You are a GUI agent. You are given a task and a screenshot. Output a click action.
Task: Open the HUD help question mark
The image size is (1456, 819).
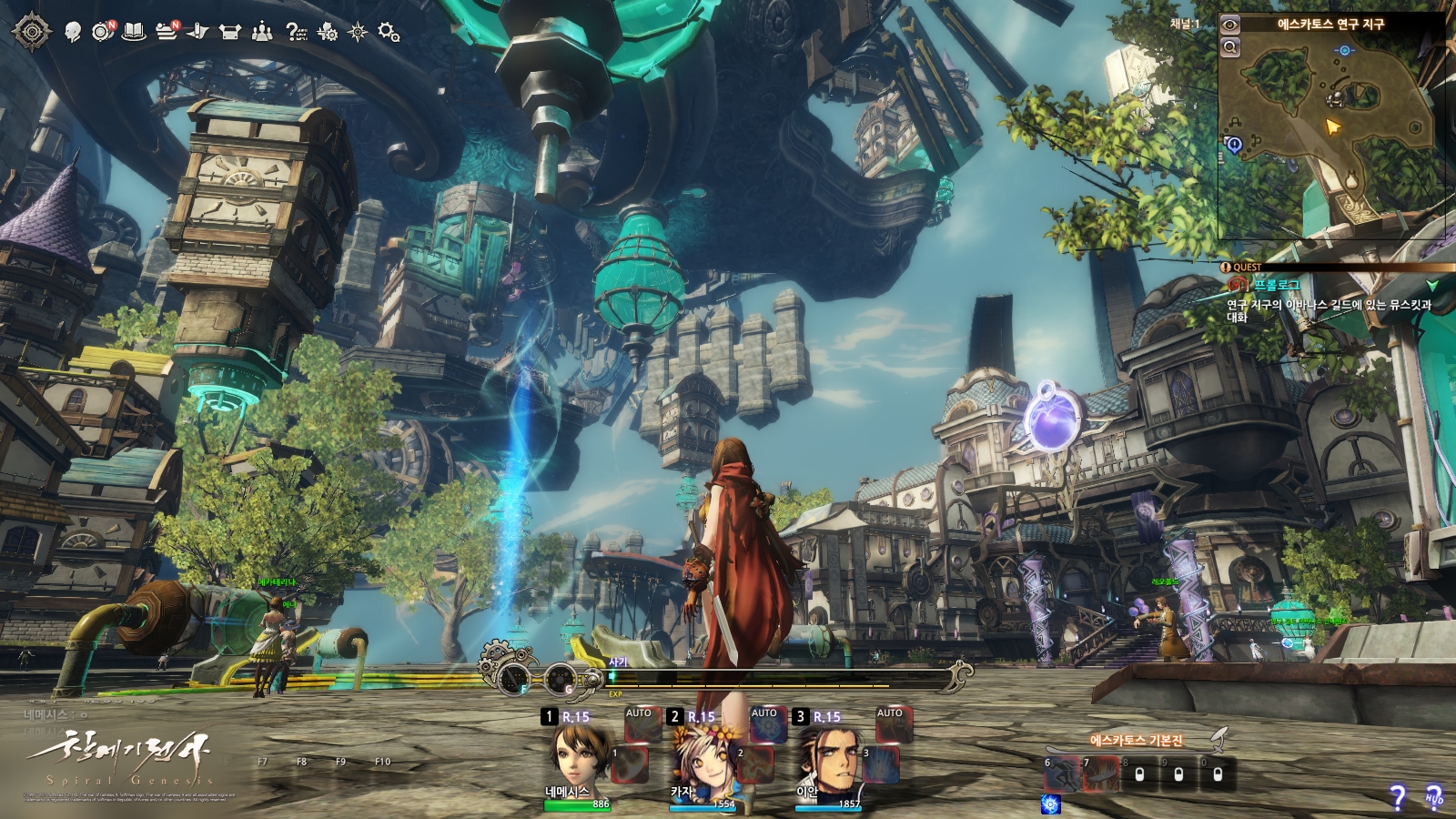[x=1434, y=797]
